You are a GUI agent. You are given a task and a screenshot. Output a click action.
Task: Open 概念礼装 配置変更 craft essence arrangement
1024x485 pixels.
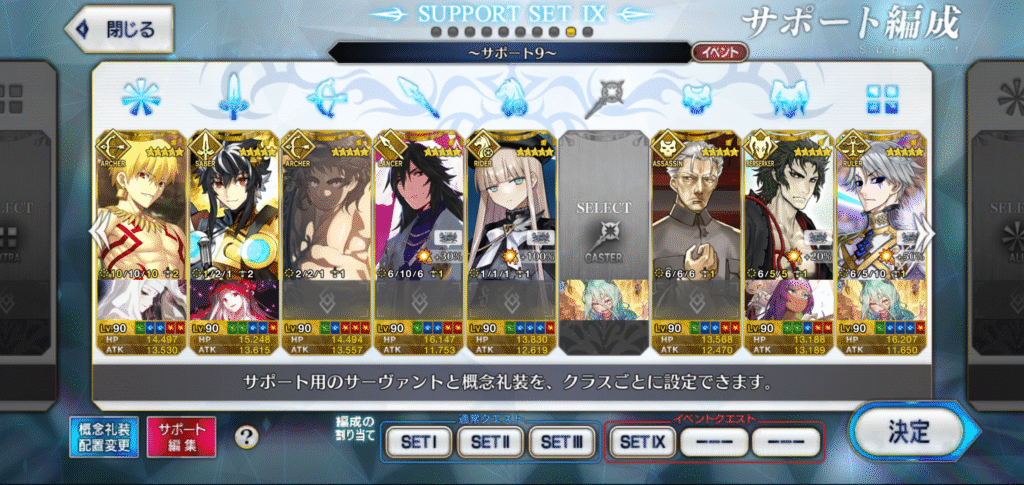(x=104, y=437)
